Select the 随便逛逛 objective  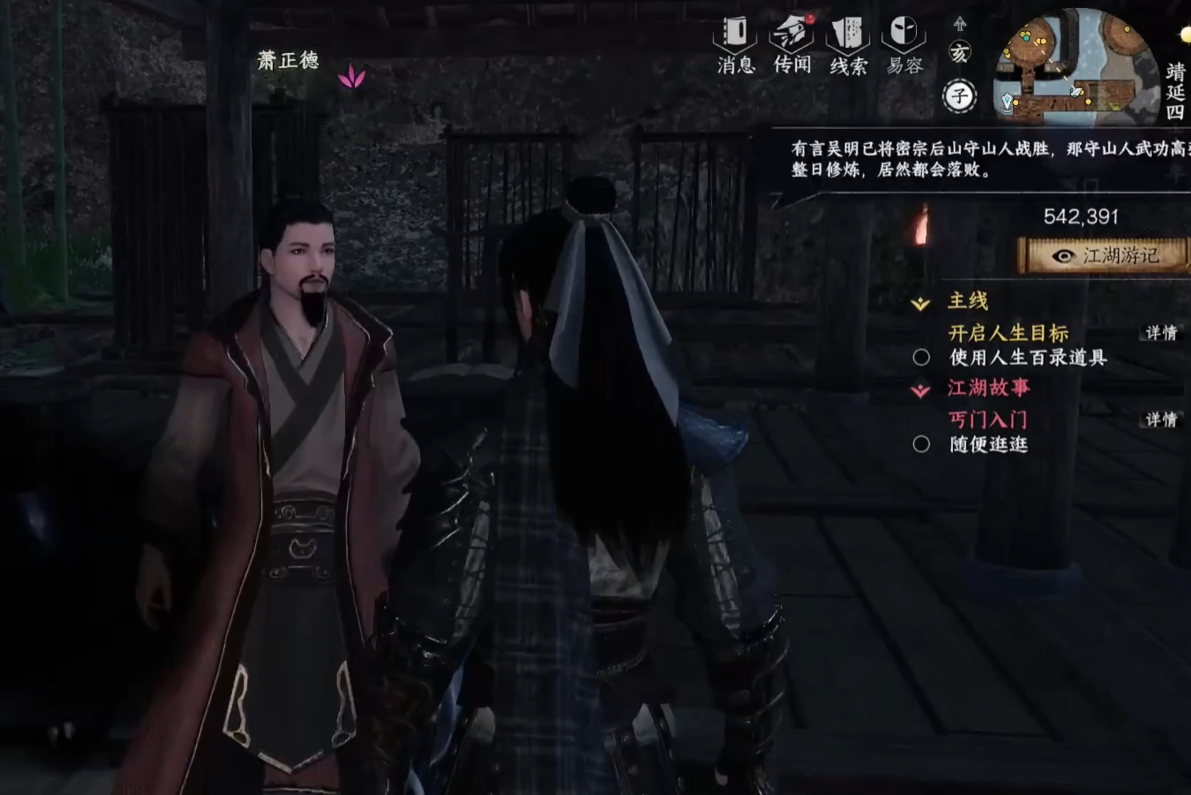988,444
